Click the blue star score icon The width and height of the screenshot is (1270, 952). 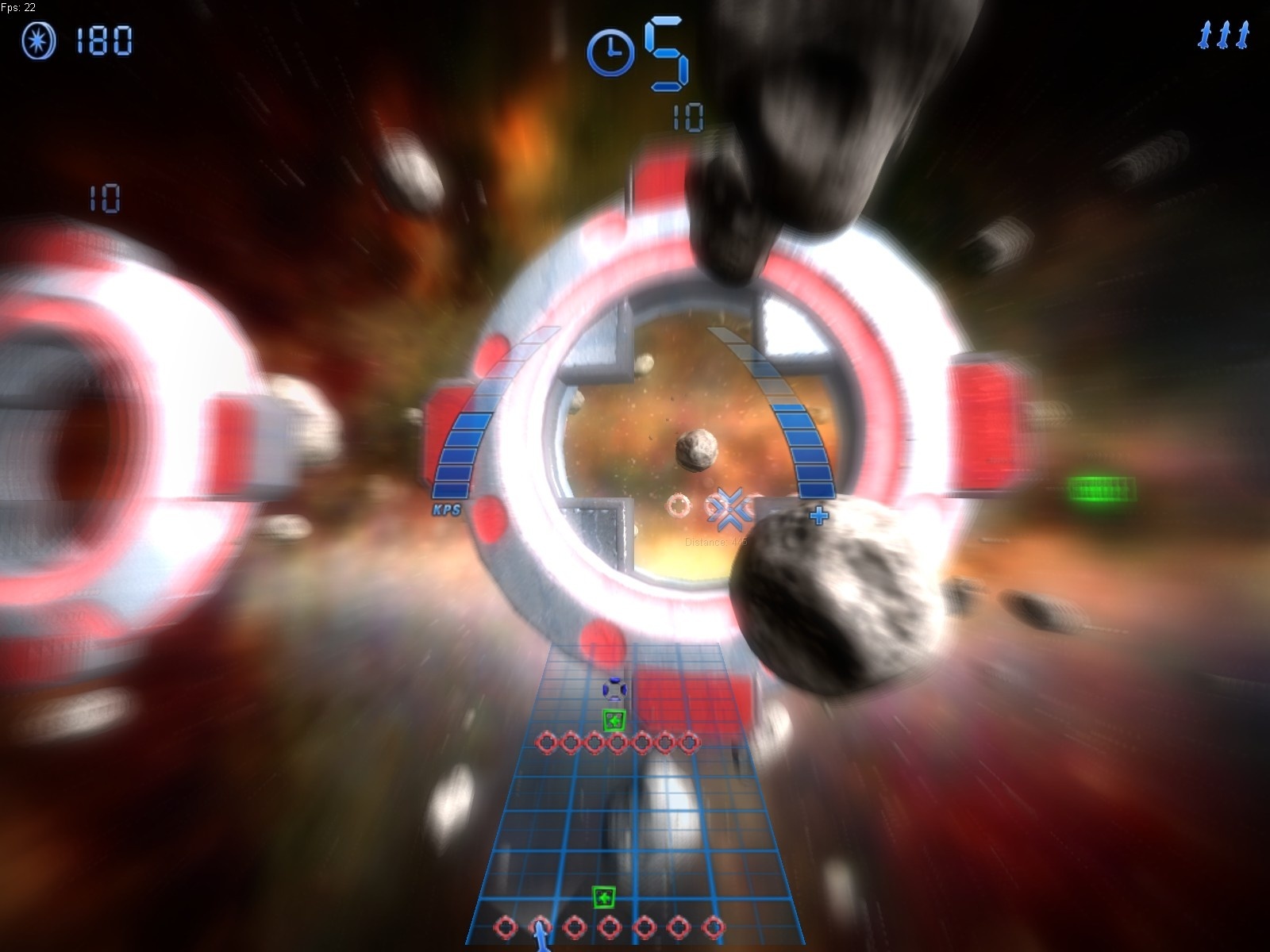pyautogui.click(x=39, y=40)
